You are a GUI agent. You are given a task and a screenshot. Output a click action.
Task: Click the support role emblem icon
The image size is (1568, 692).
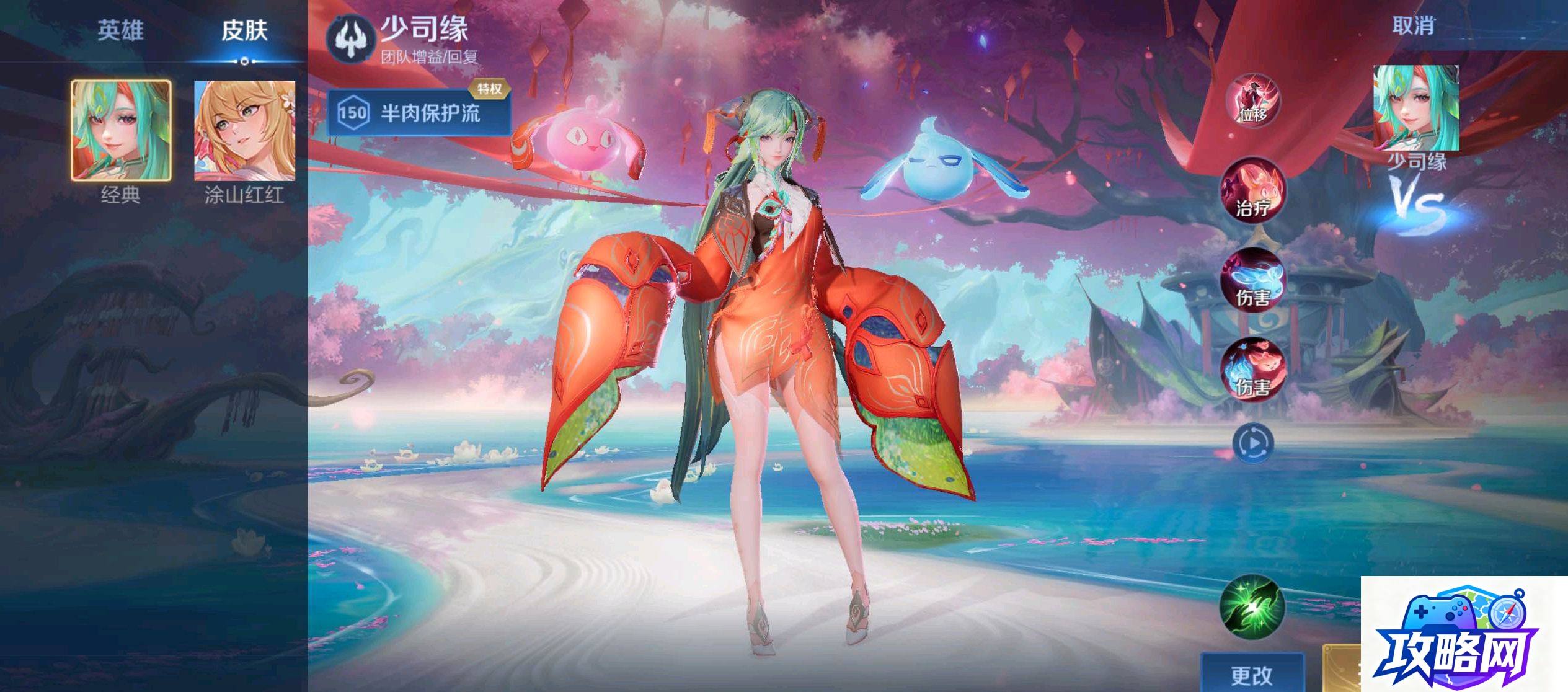point(351,38)
